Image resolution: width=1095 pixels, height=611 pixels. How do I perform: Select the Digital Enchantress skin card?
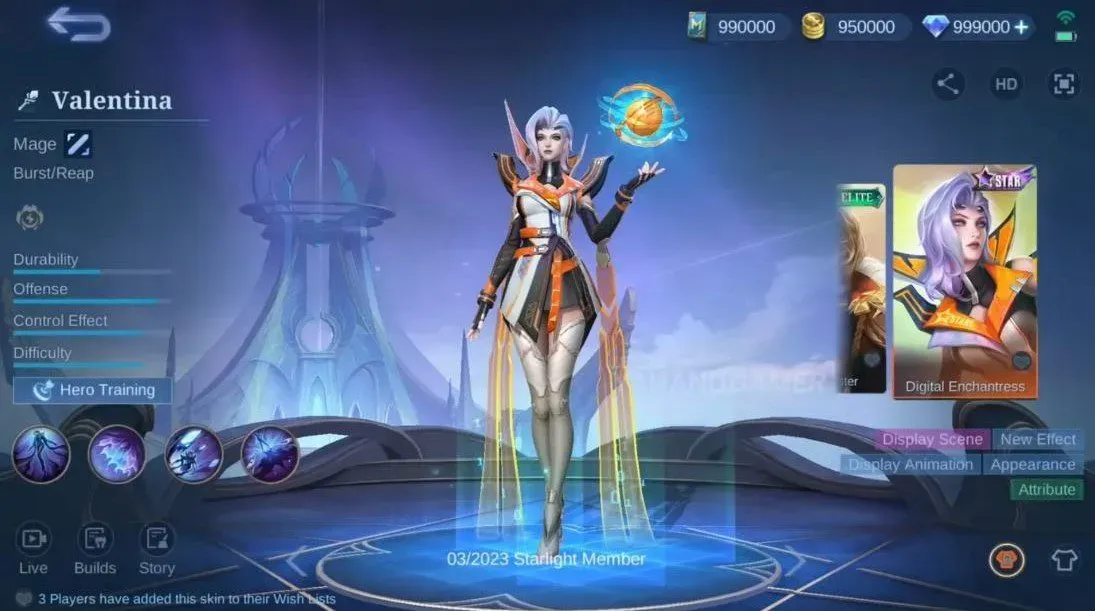[x=964, y=280]
